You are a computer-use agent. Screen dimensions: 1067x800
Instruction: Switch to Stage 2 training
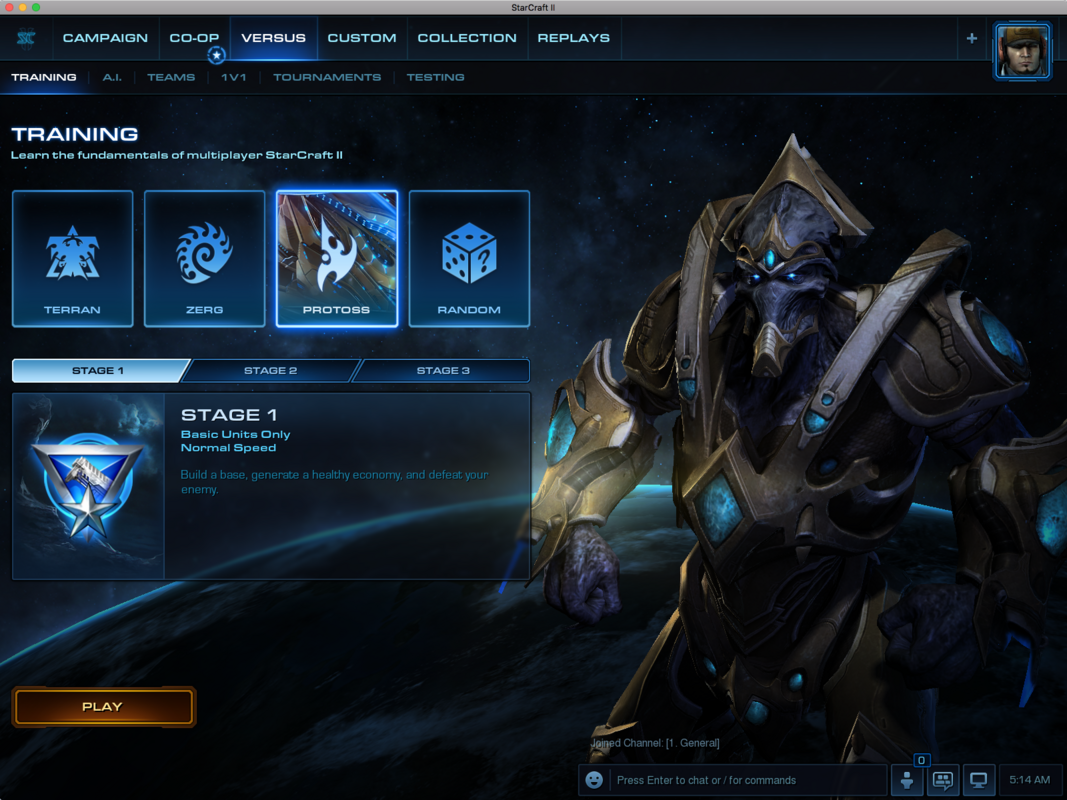pos(270,371)
